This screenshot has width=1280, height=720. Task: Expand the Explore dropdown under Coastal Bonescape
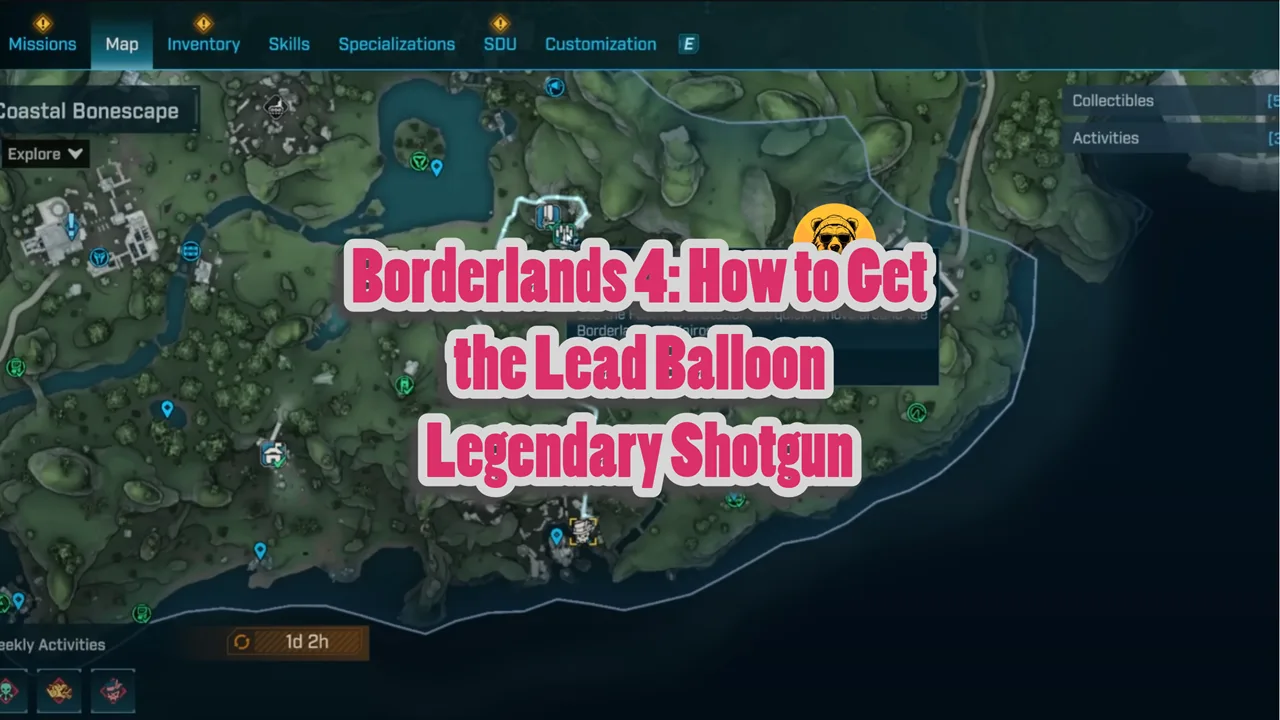point(44,154)
